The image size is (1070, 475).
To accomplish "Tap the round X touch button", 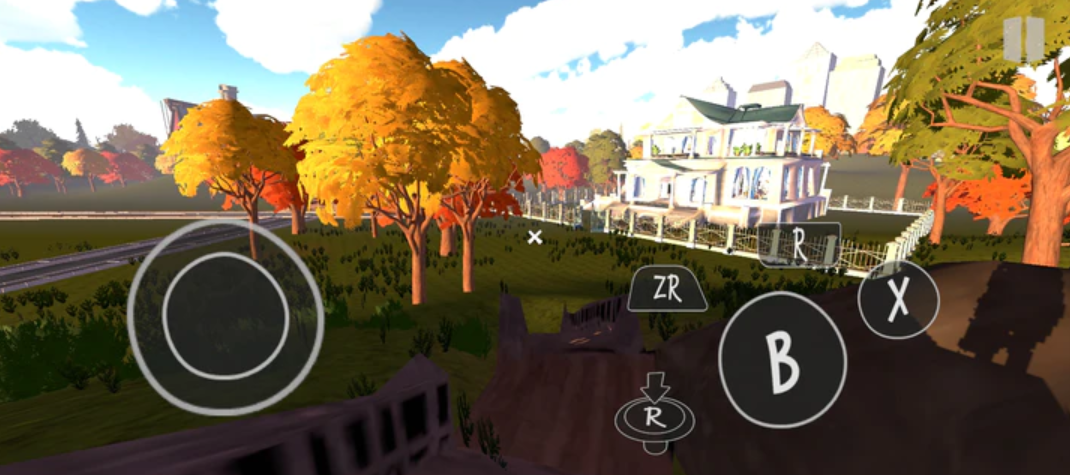I will coord(898,300).
